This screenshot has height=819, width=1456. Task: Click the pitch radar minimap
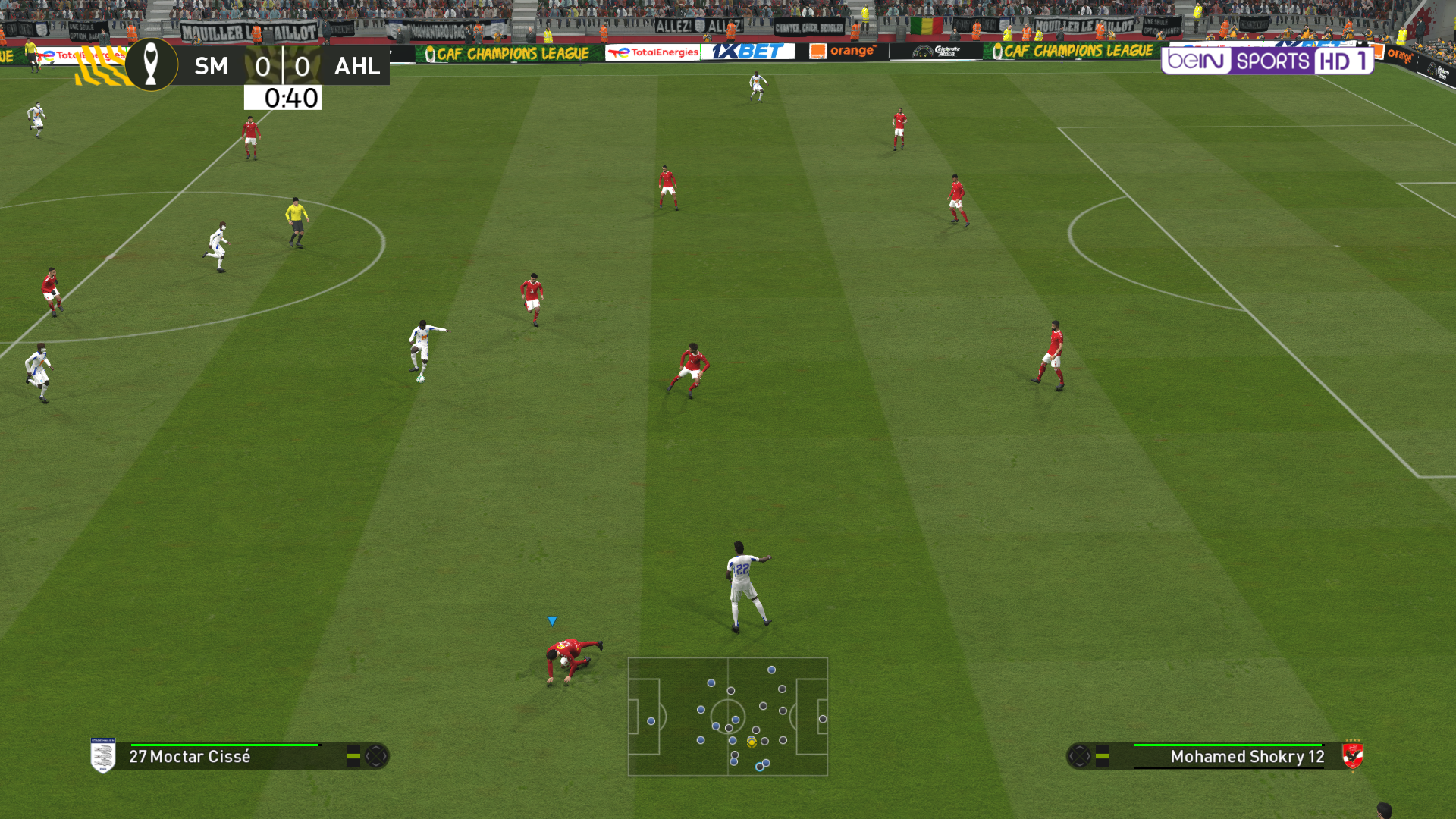coord(727,716)
